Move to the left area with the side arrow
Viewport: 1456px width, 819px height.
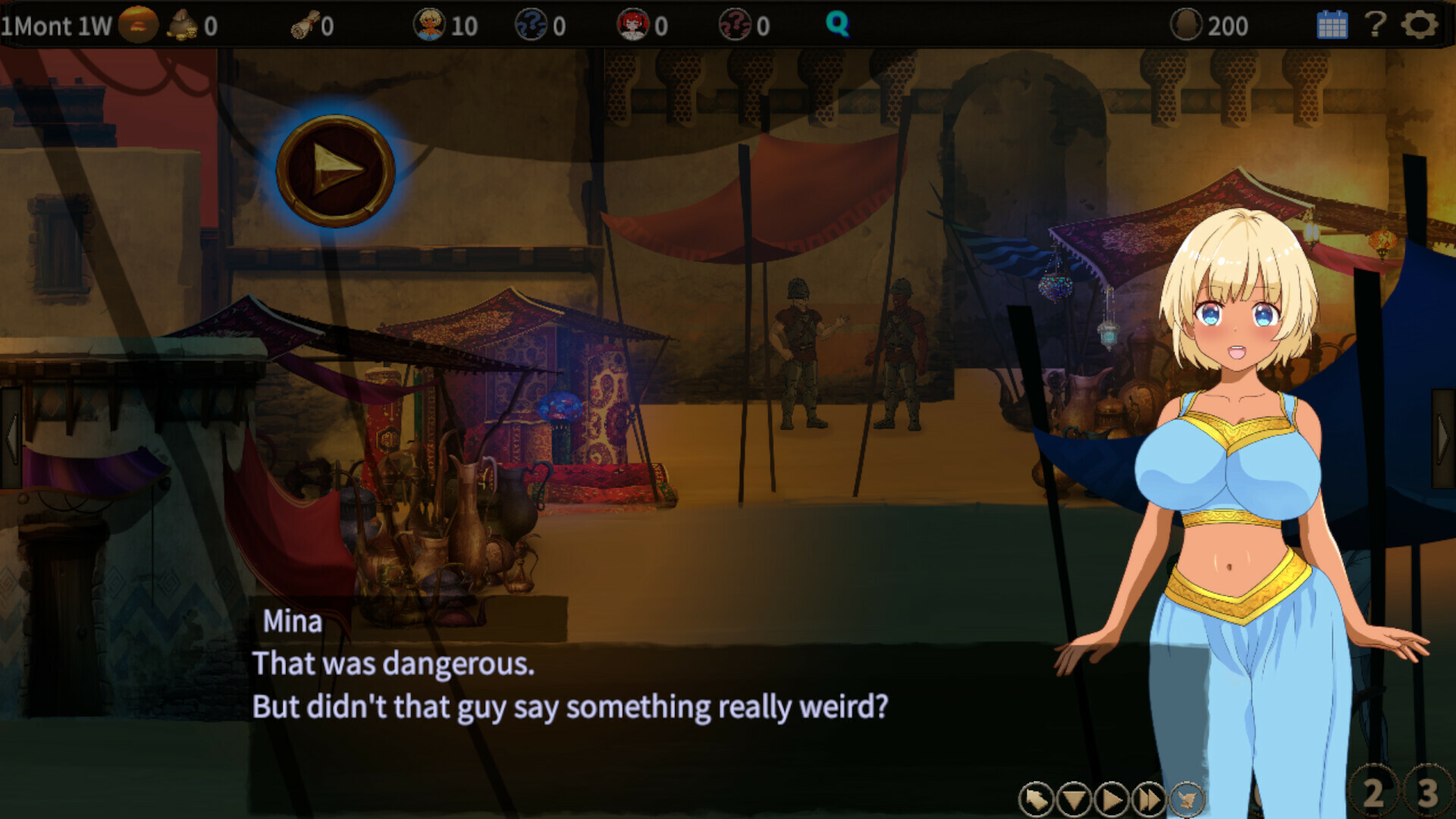[11, 438]
